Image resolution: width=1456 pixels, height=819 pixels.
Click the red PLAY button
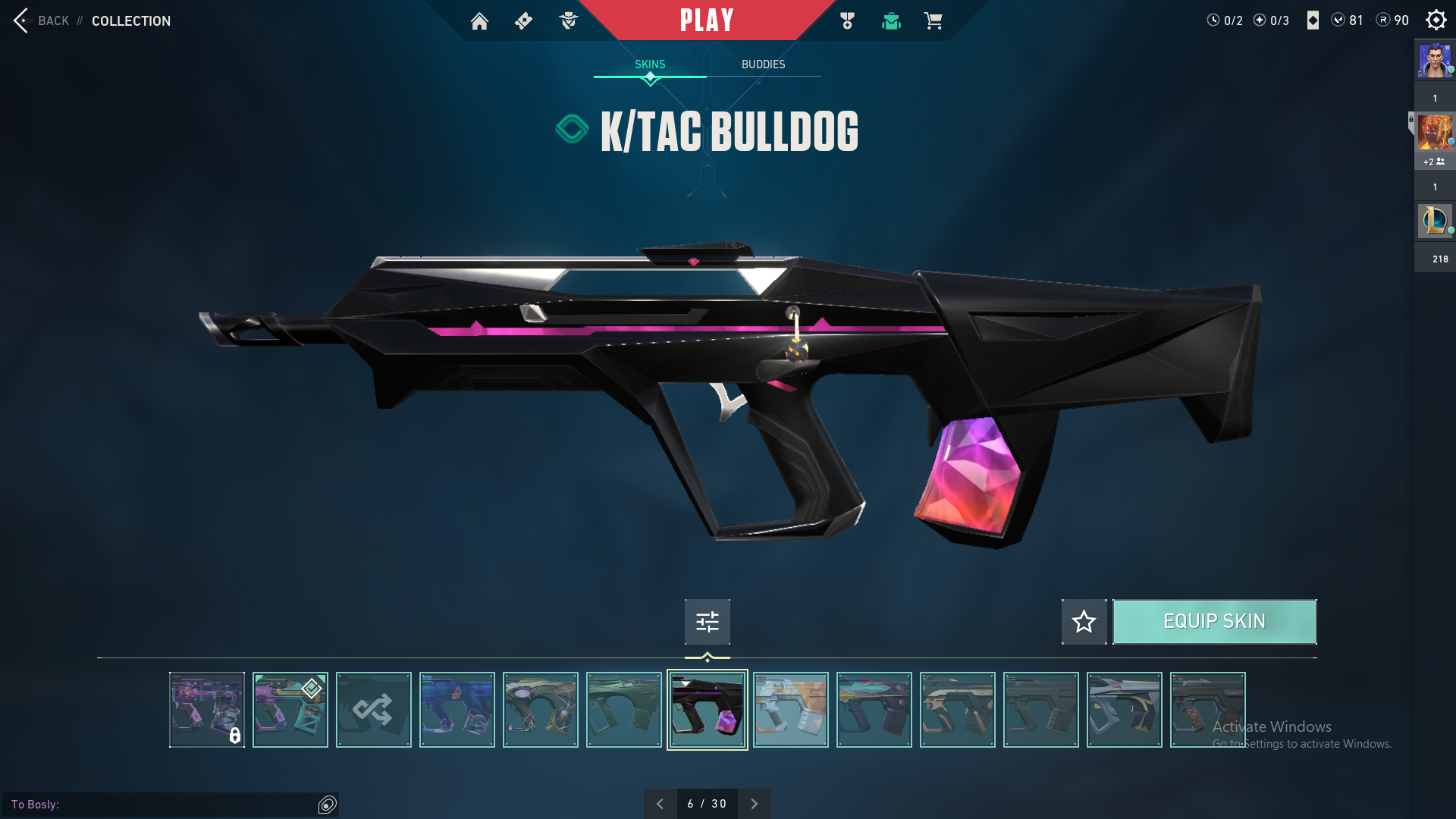[x=706, y=20]
